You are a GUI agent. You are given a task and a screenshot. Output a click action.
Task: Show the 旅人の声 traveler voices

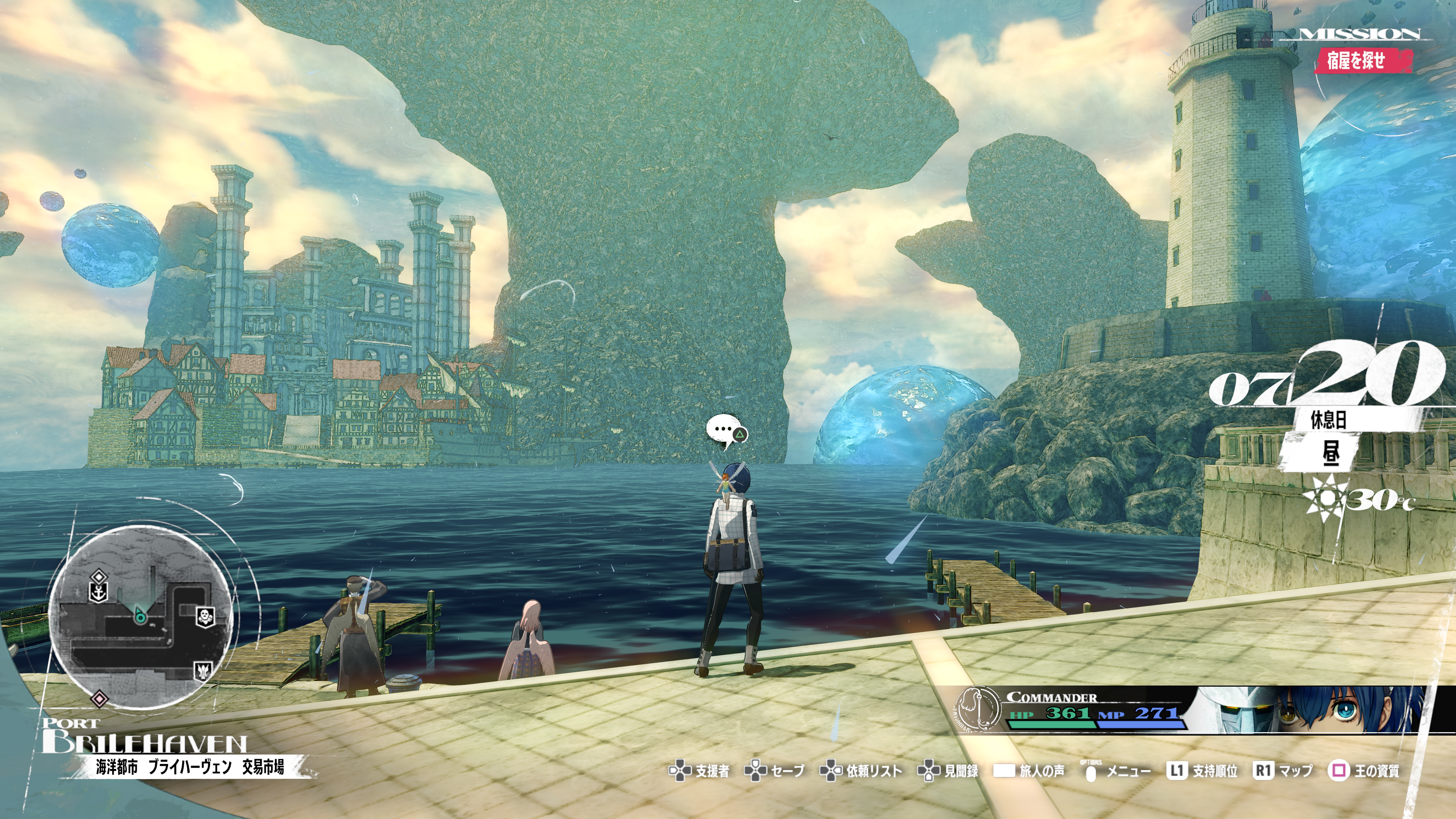click(x=1029, y=771)
